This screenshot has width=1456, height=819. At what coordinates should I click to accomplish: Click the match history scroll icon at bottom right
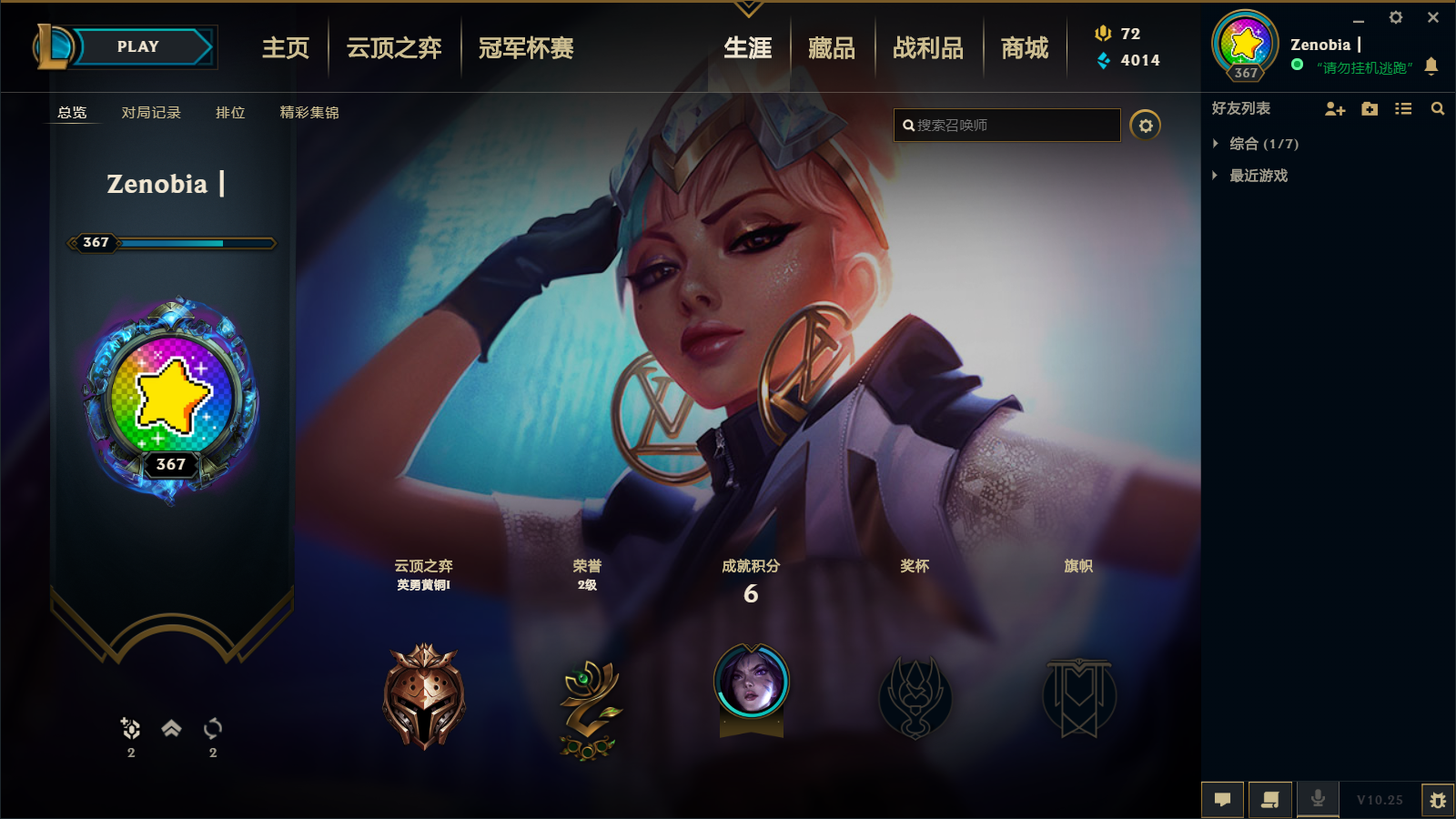pos(1270,799)
